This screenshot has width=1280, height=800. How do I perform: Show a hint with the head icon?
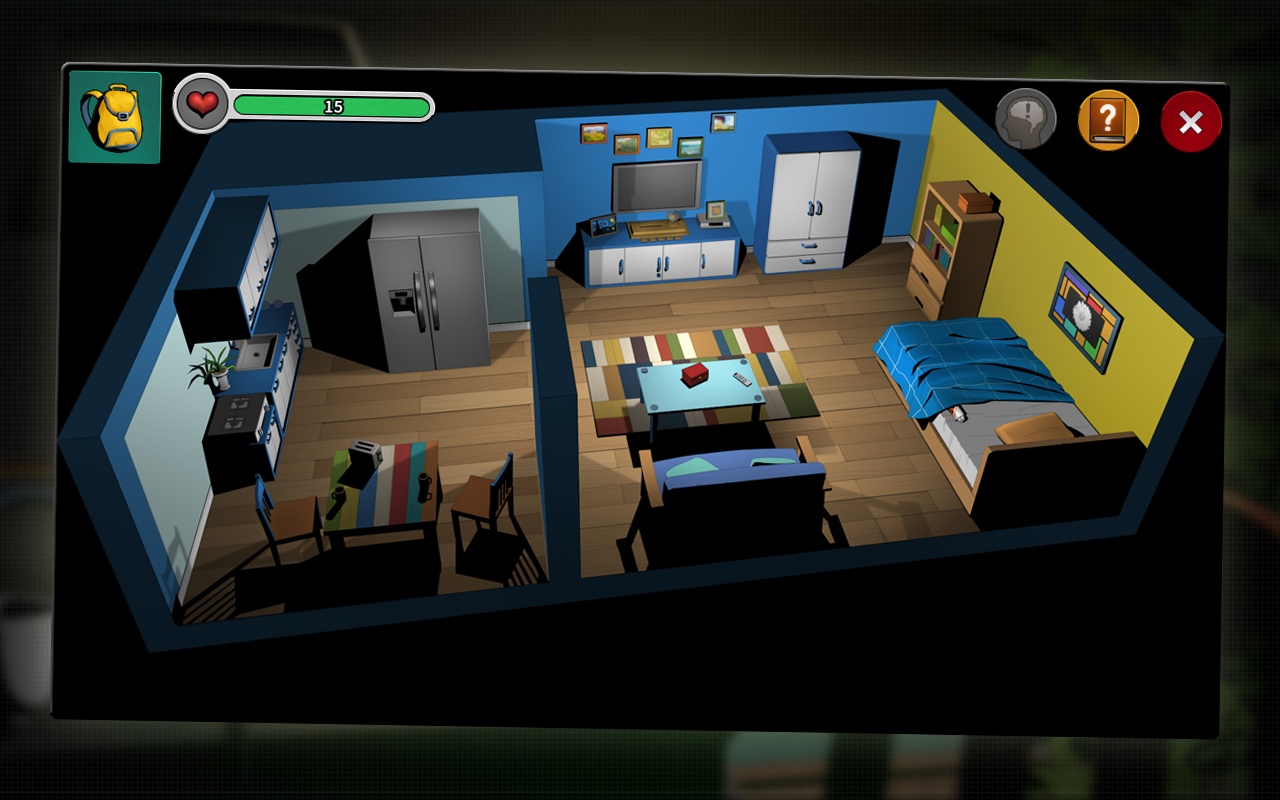point(1025,120)
